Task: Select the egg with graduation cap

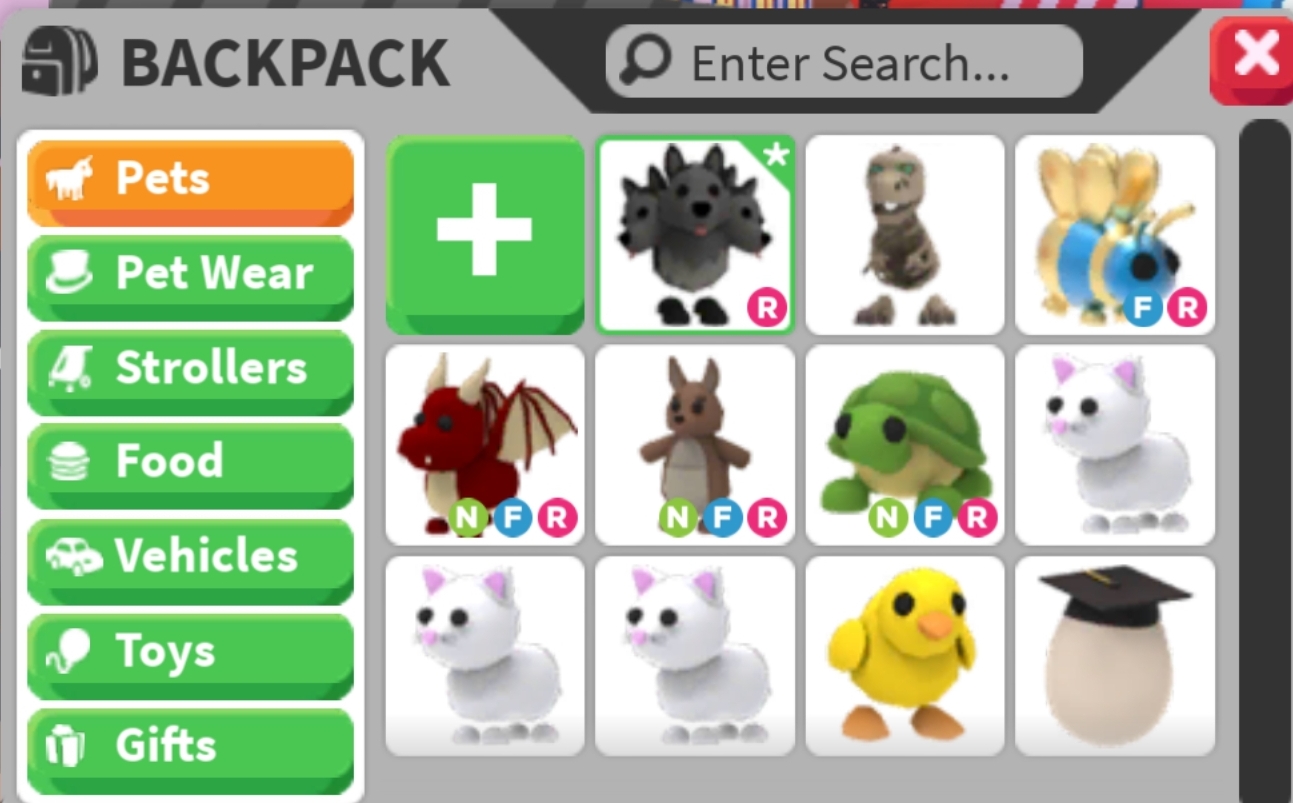Action: pyautogui.click(x=1113, y=655)
